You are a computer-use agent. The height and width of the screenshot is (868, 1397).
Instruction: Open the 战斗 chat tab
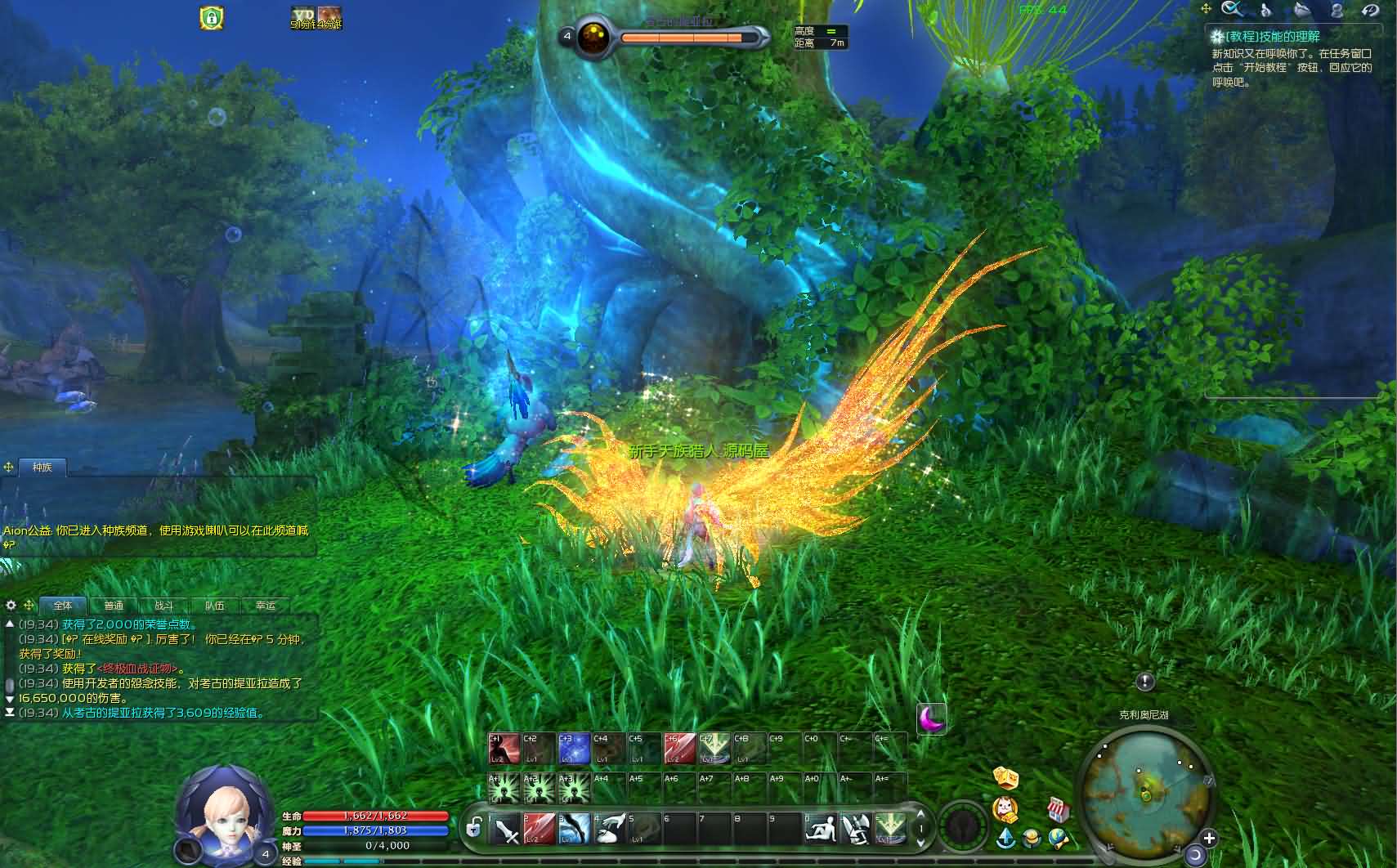[164, 606]
